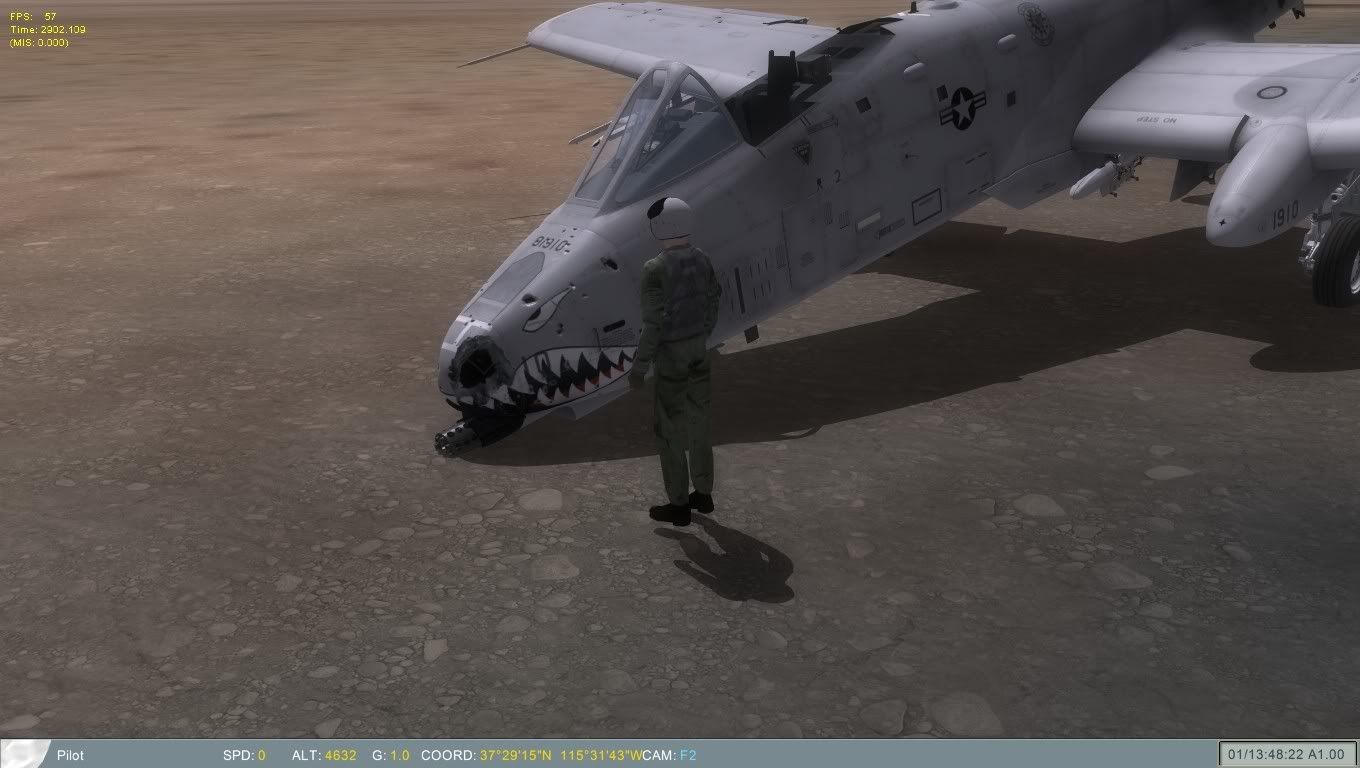The height and width of the screenshot is (768, 1360).
Task: Toggle the mission clock box 01/13:48:22
Action: click(1262, 755)
